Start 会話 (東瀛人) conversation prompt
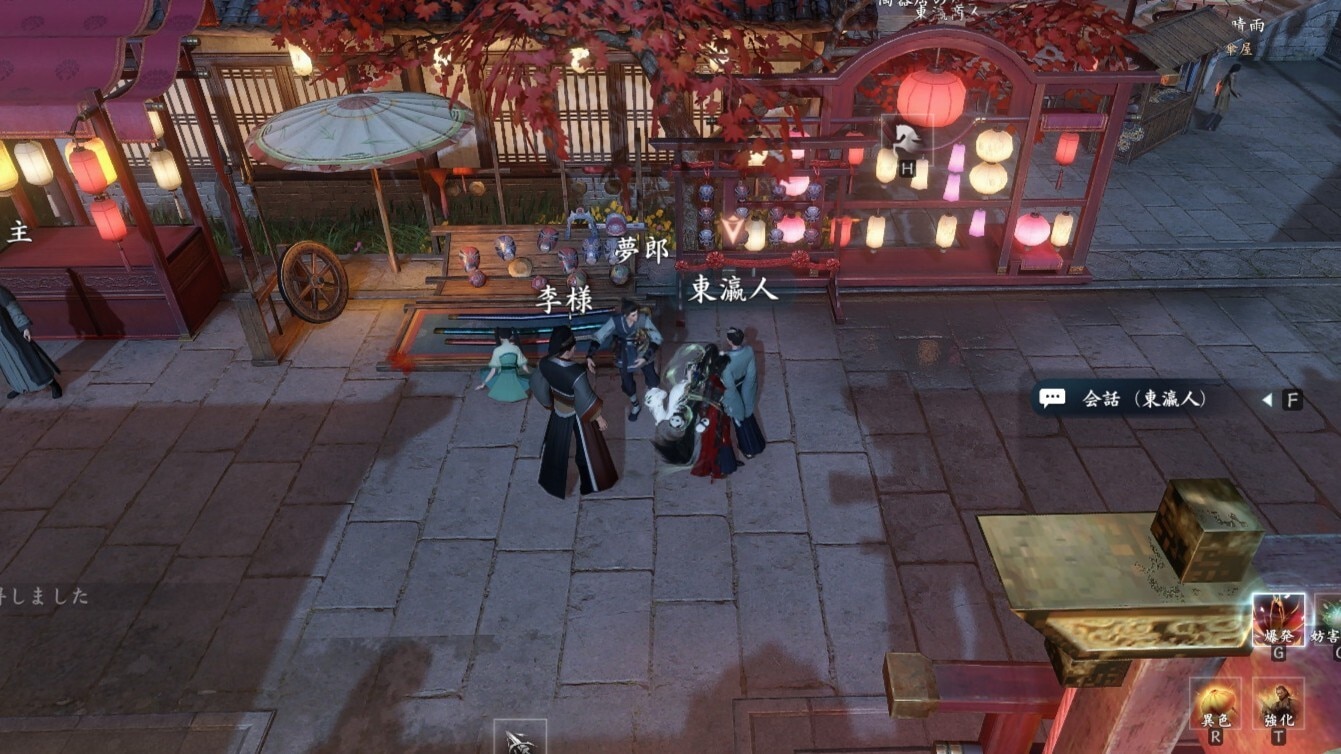Viewport: 1341px width, 754px height. [1143, 399]
